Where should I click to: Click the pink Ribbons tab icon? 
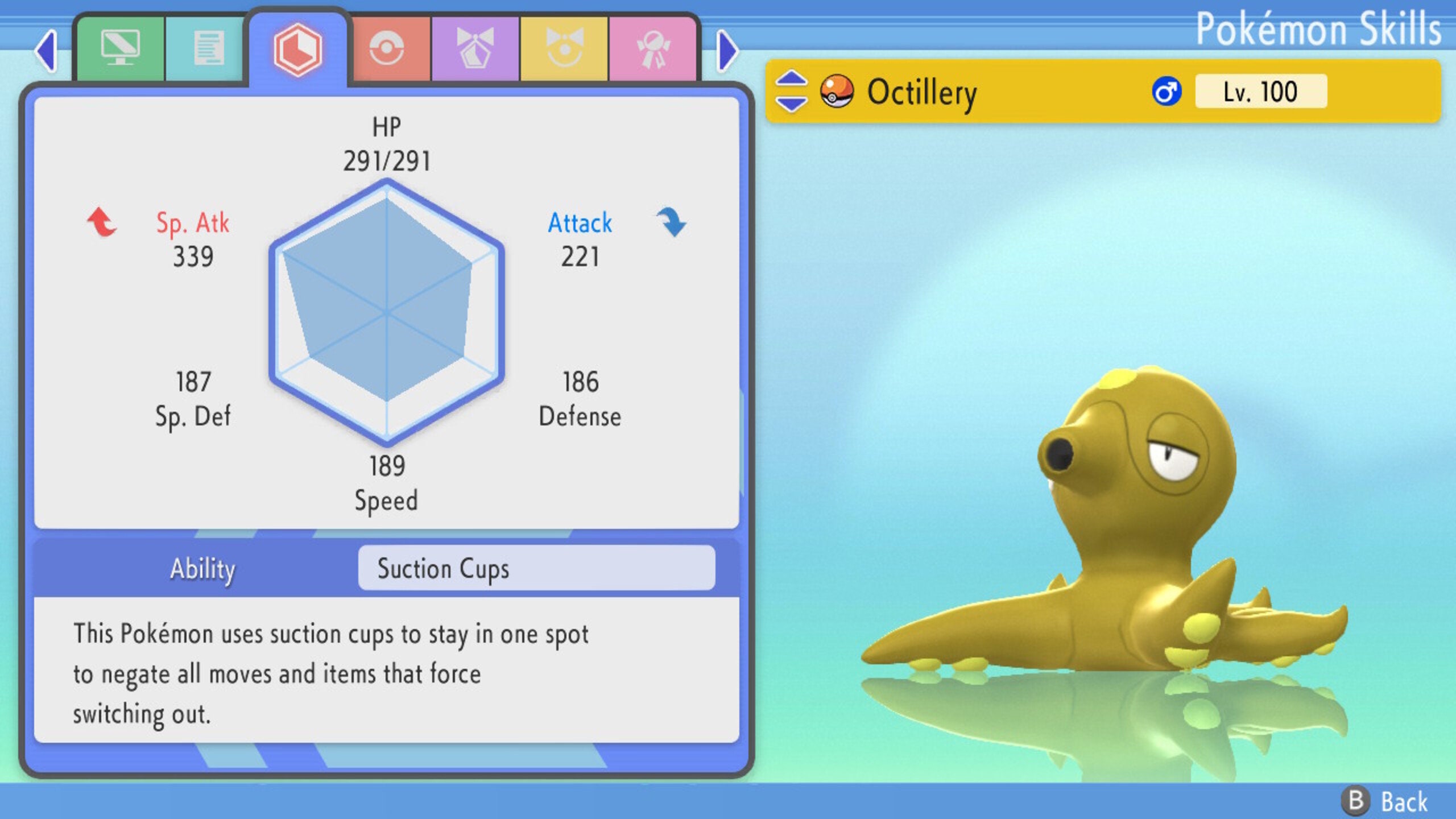(655, 48)
